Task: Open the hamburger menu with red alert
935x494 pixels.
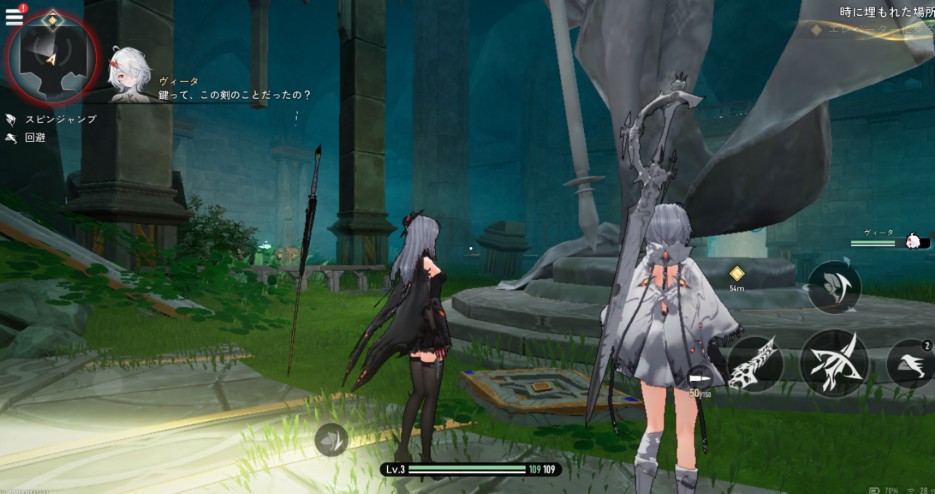Action: point(14,16)
